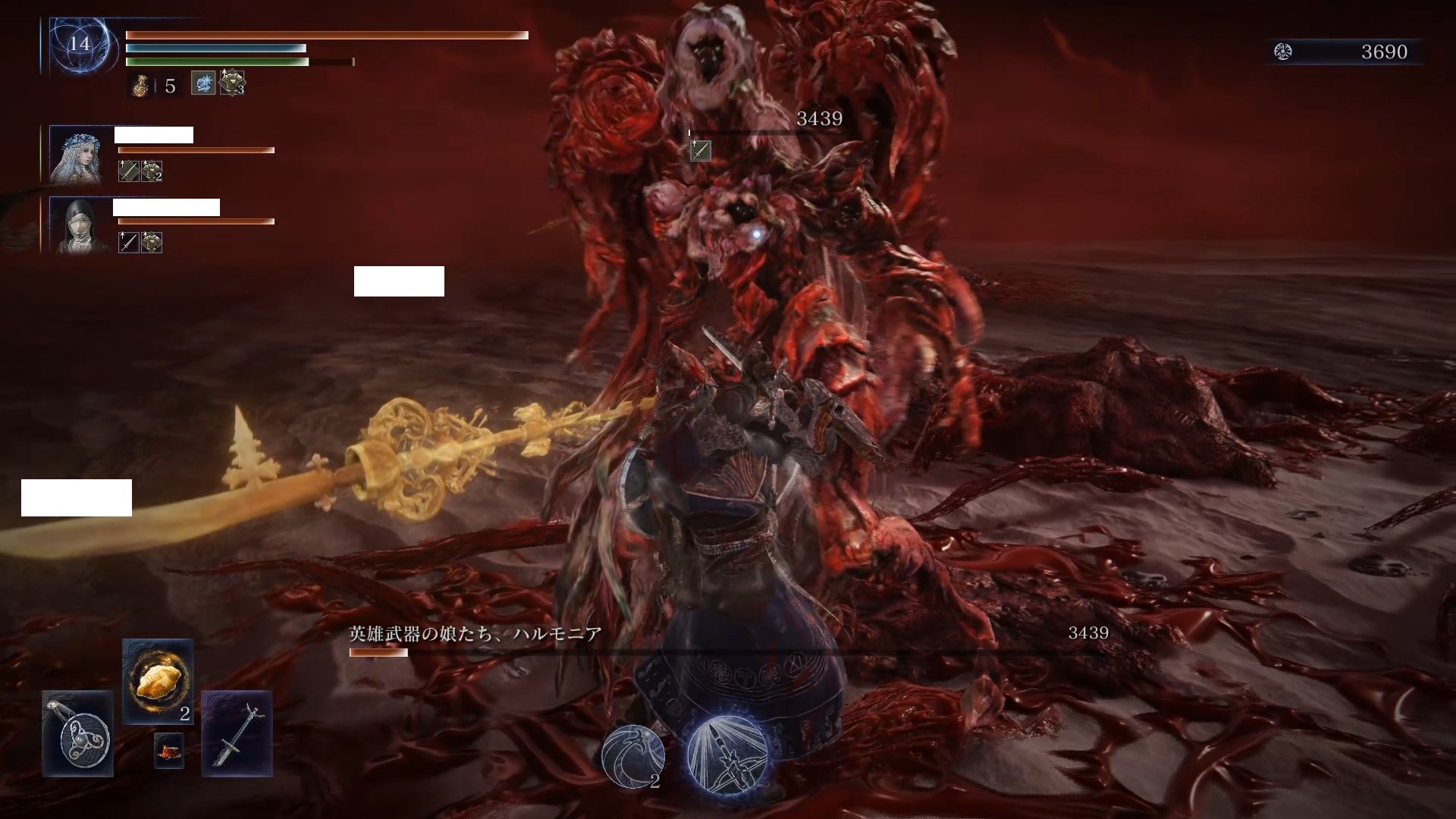Activate the crescent blade character skill
The height and width of the screenshot is (819, 1456).
(x=632, y=755)
